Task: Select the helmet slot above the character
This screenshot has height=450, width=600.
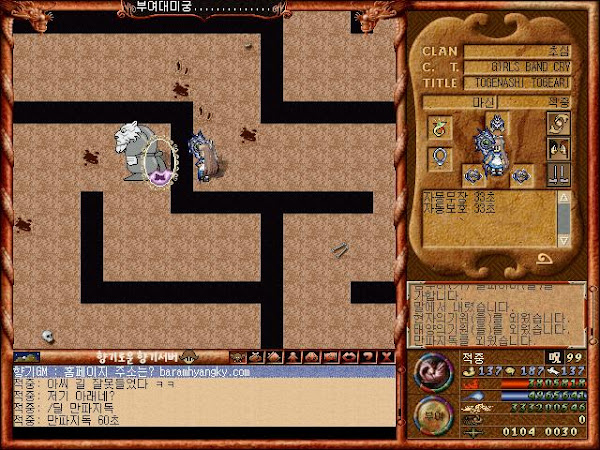Action: [497, 124]
